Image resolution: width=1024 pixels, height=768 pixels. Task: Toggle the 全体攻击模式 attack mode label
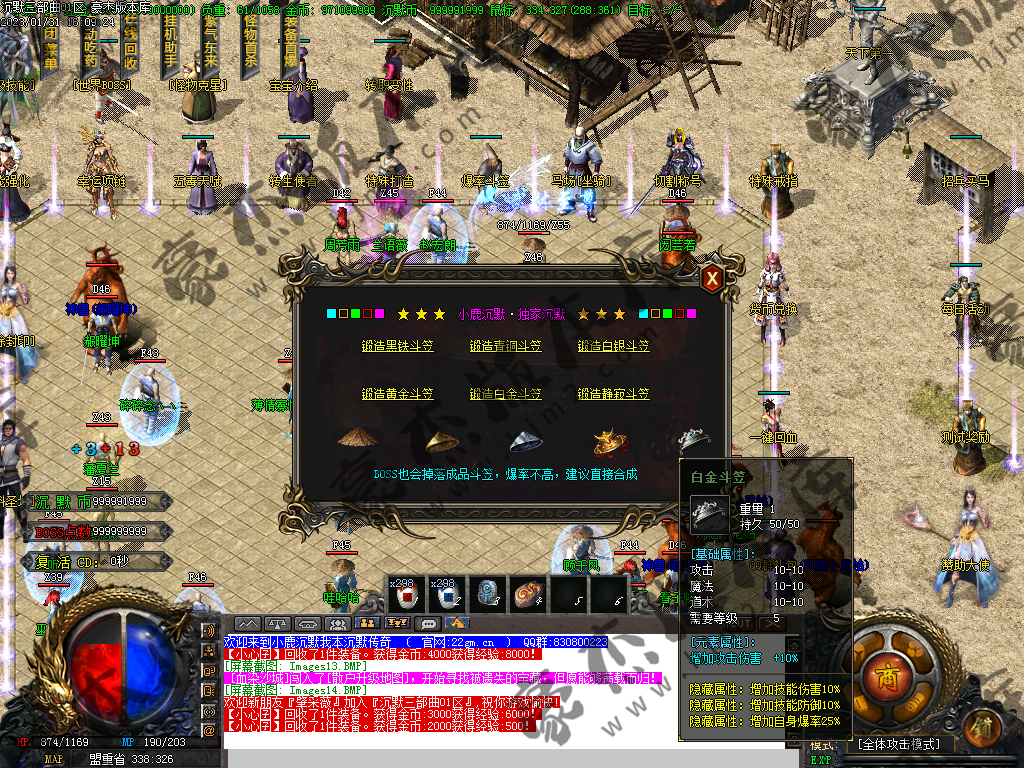896,745
